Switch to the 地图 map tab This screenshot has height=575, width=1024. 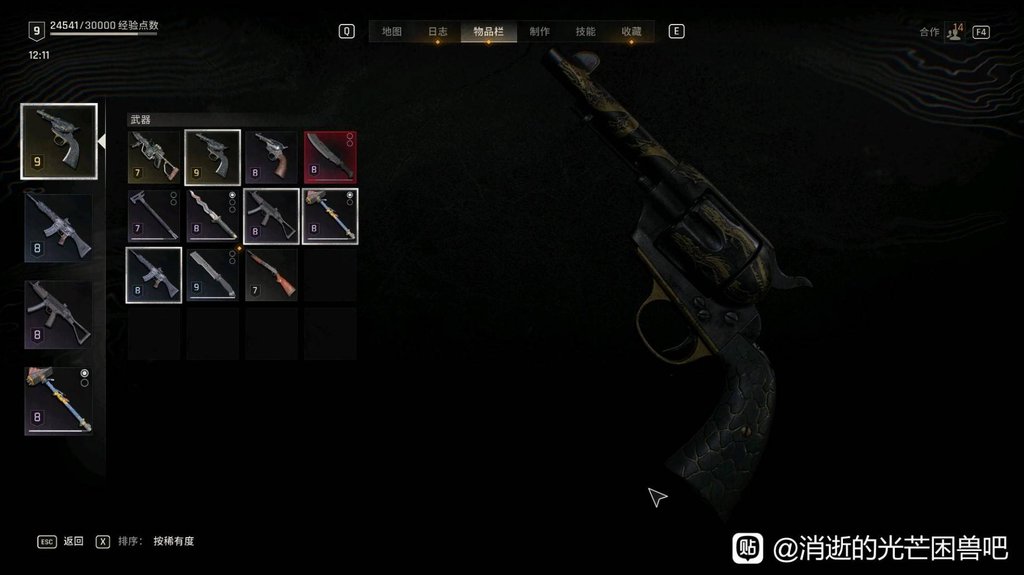tap(391, 31)
